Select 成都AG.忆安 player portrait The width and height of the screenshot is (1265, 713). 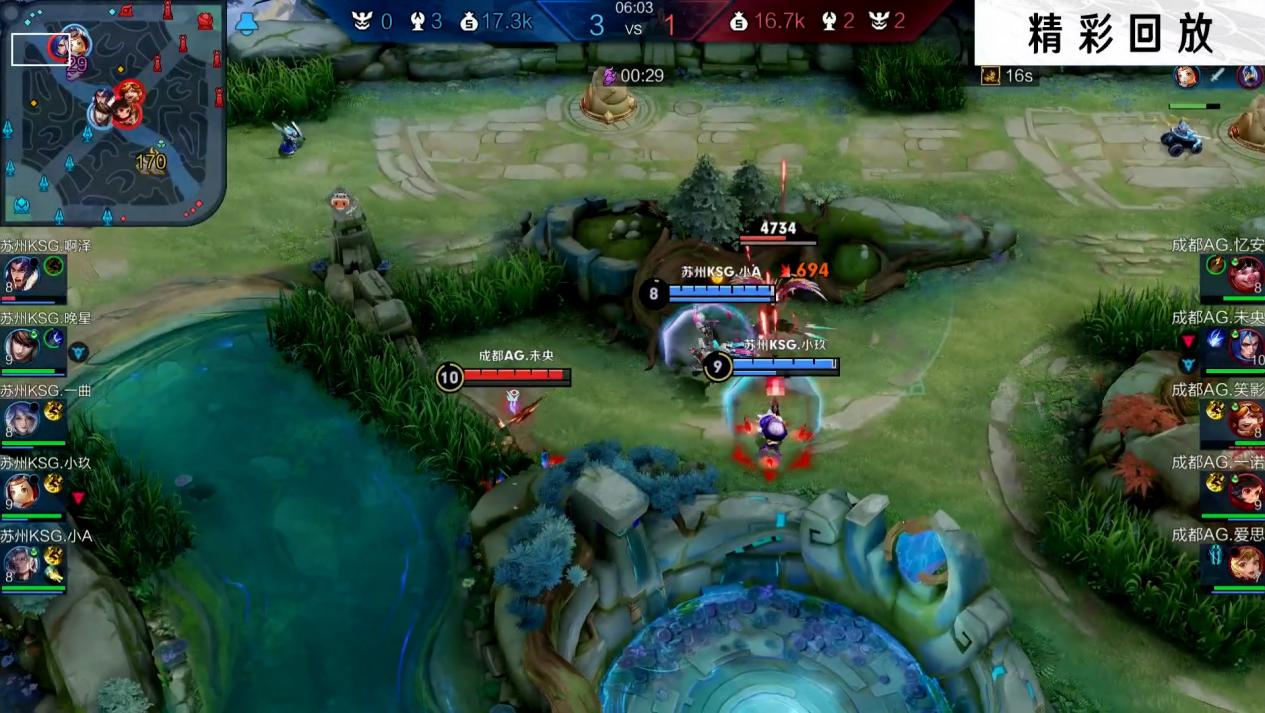click(x=1245, y=274)
